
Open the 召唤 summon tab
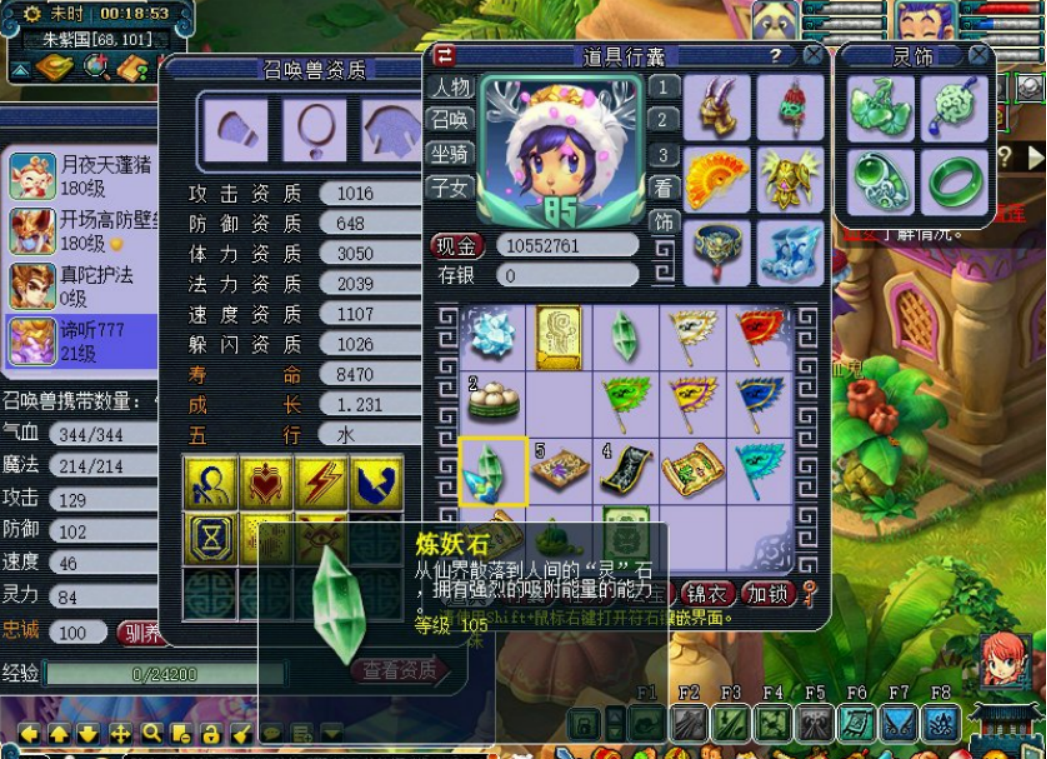point(450,120)
